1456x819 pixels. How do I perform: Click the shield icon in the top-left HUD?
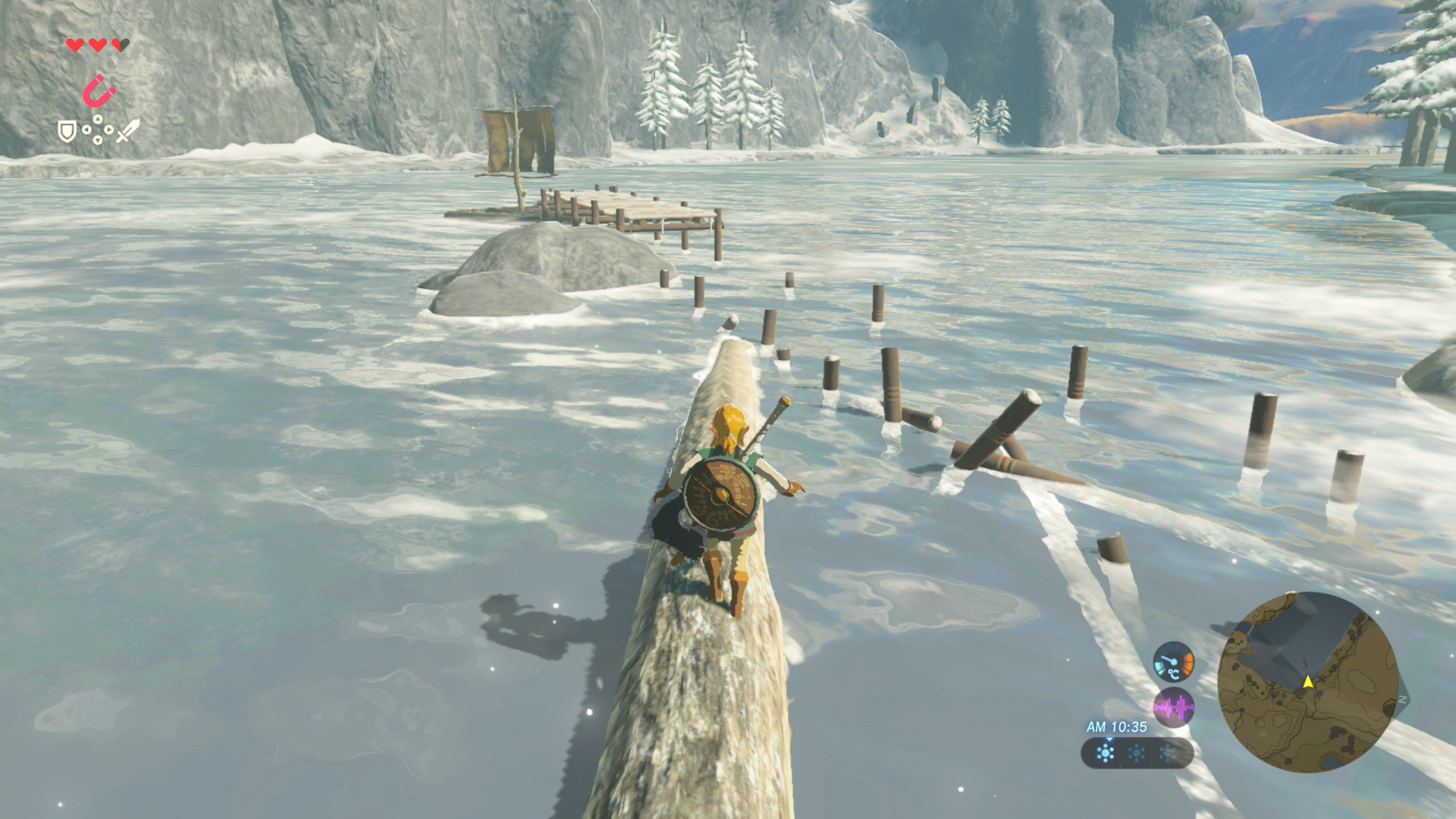click(x=67, y=130)
